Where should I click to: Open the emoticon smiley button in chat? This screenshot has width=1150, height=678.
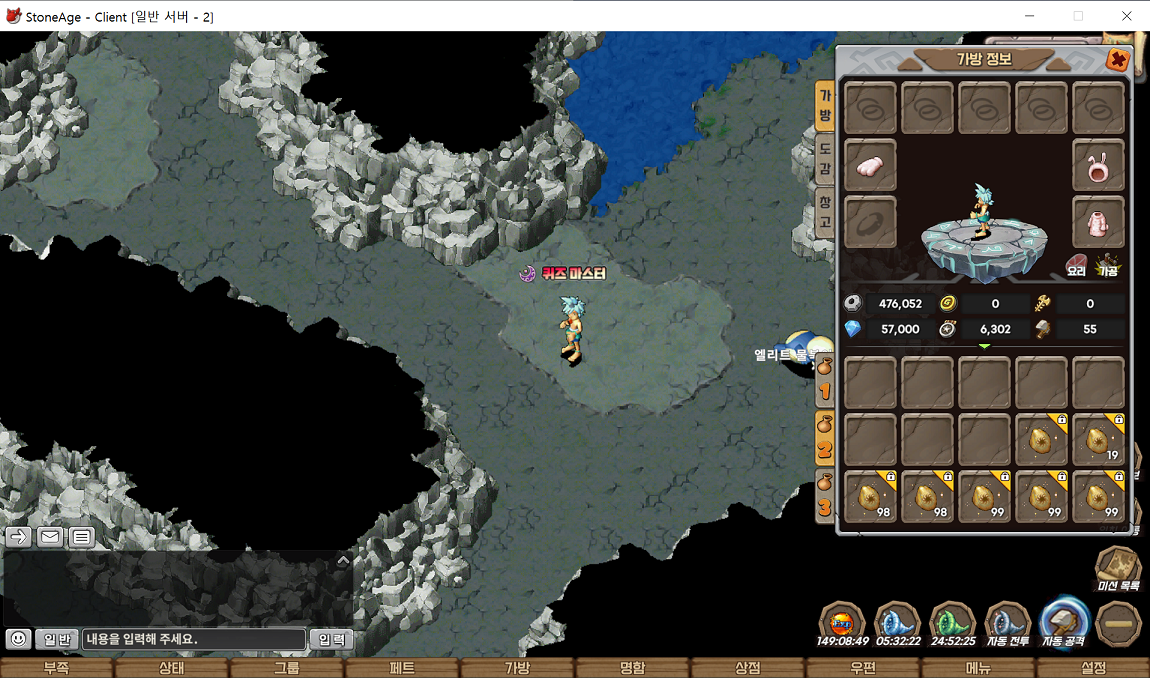[18, 639]
